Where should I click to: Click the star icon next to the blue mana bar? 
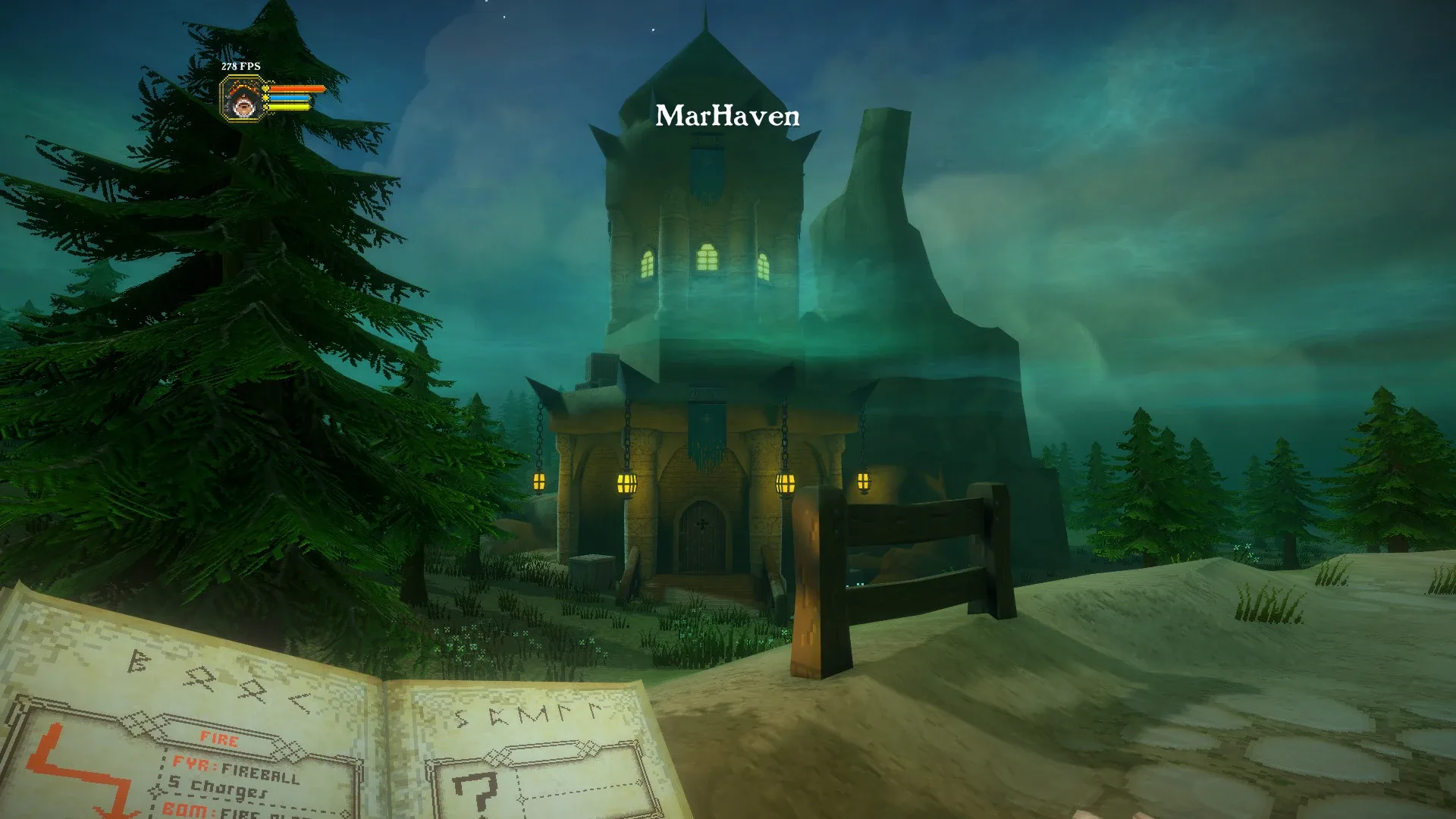tap(265, 99)
